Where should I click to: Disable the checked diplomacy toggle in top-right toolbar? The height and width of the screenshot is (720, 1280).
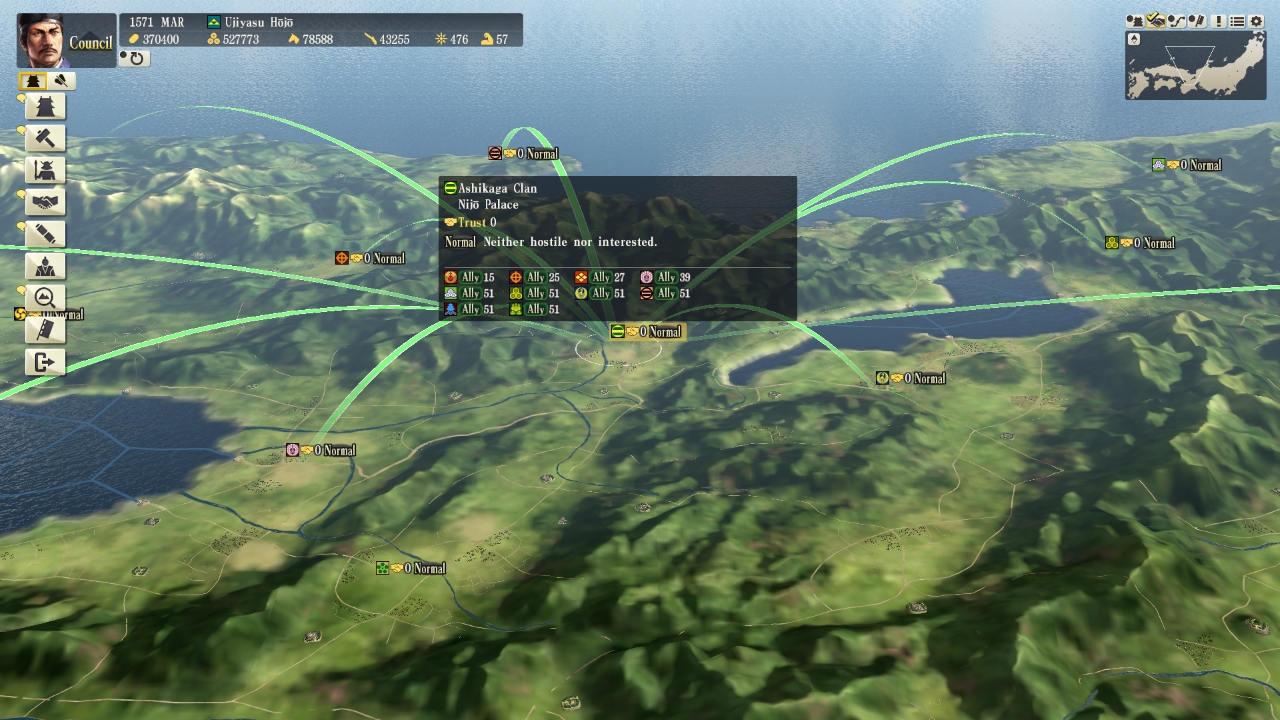tap(1156, 21)
